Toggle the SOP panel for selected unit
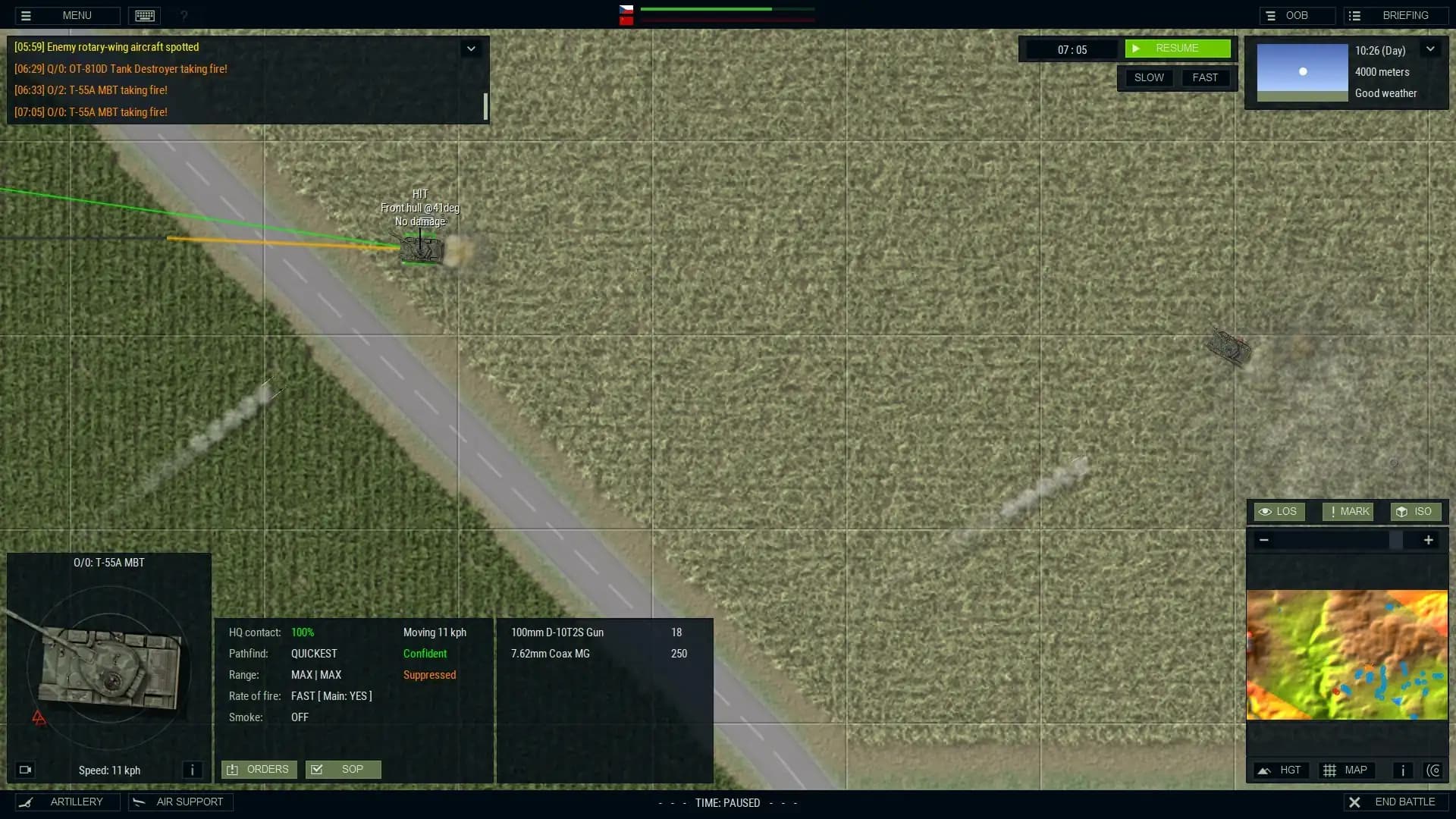 coord(343,769)
